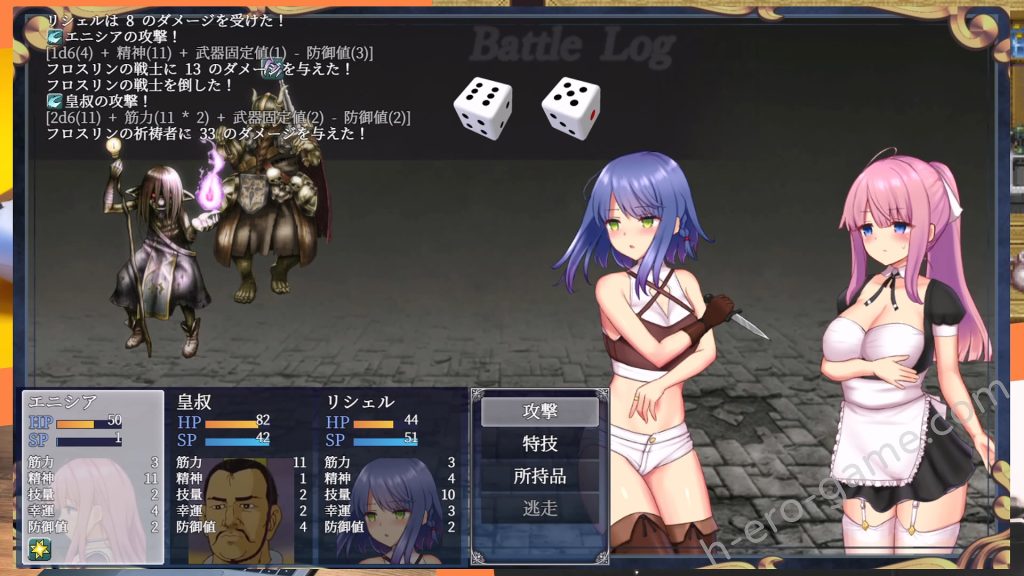Select エニシア's party status panel
This screenshot has height=576, width=1024.
click(x=93, y=476)
